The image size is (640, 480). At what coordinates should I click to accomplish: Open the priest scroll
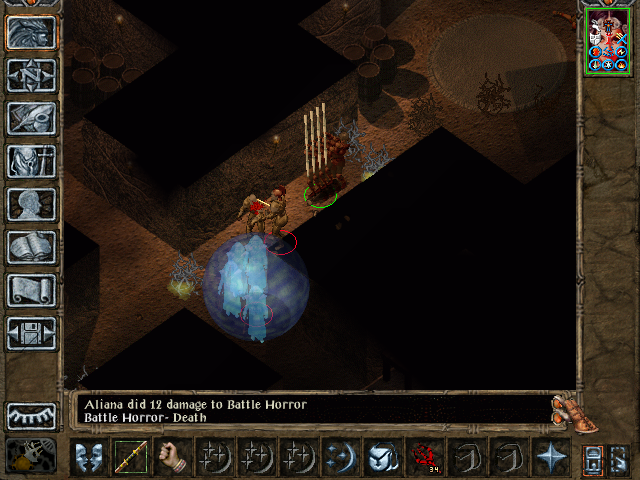point(31,290)
